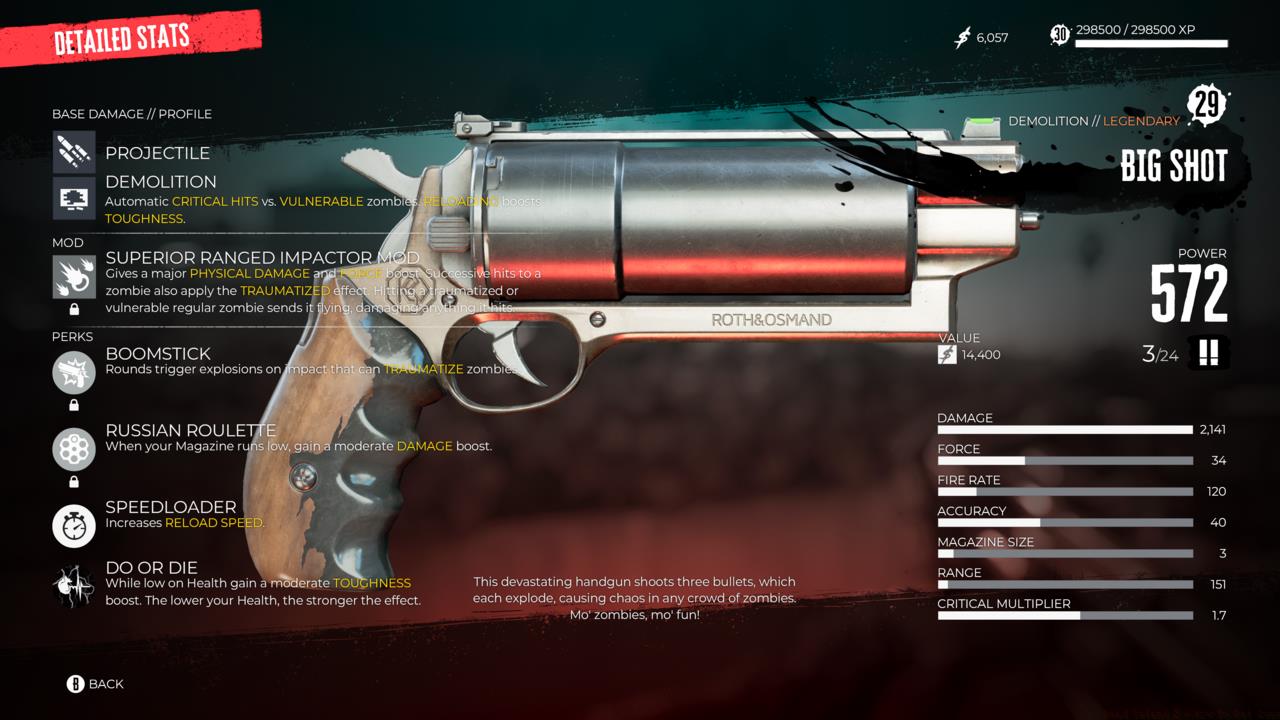Click the XP progress bar

click(x=1150, y=44)
